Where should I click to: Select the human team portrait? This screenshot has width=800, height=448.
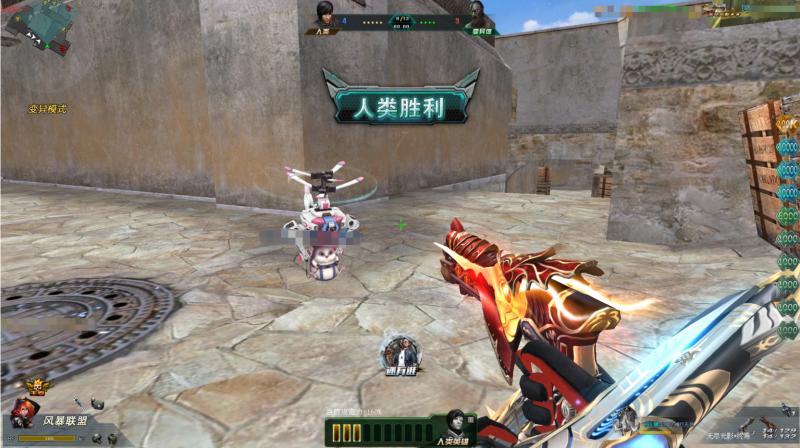(323, 15)
